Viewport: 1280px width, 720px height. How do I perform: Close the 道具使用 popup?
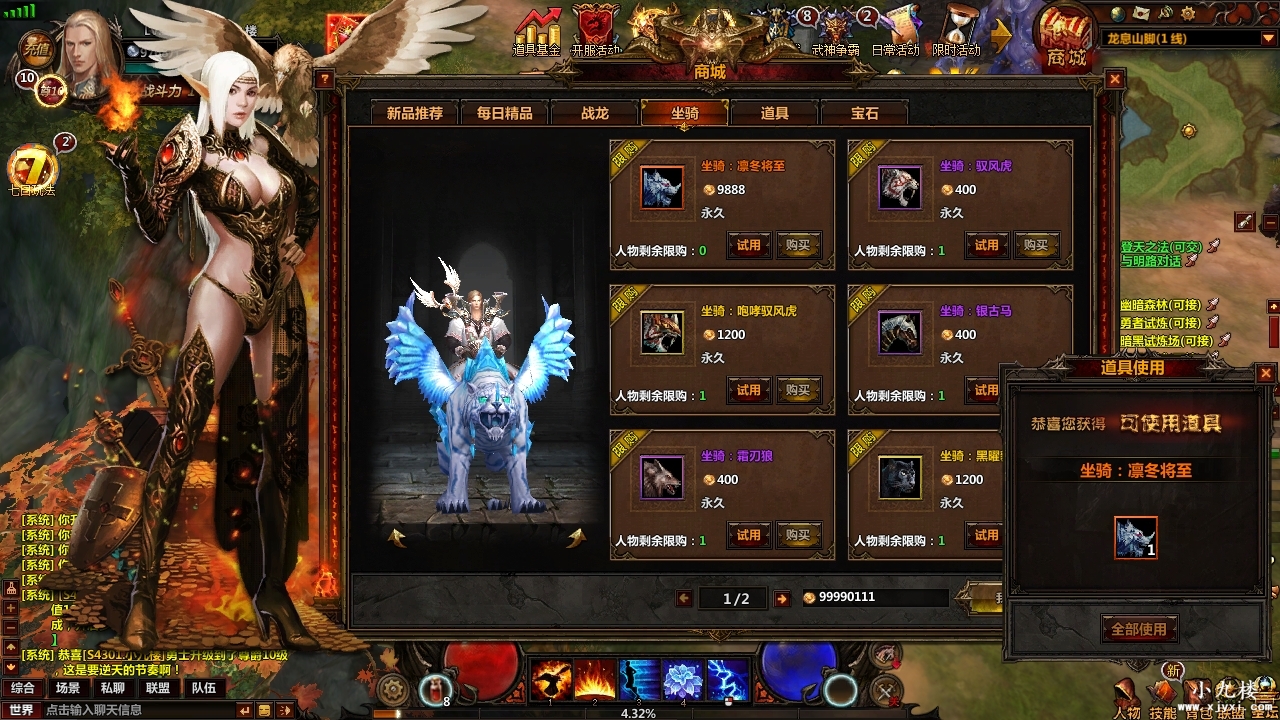1266,373
